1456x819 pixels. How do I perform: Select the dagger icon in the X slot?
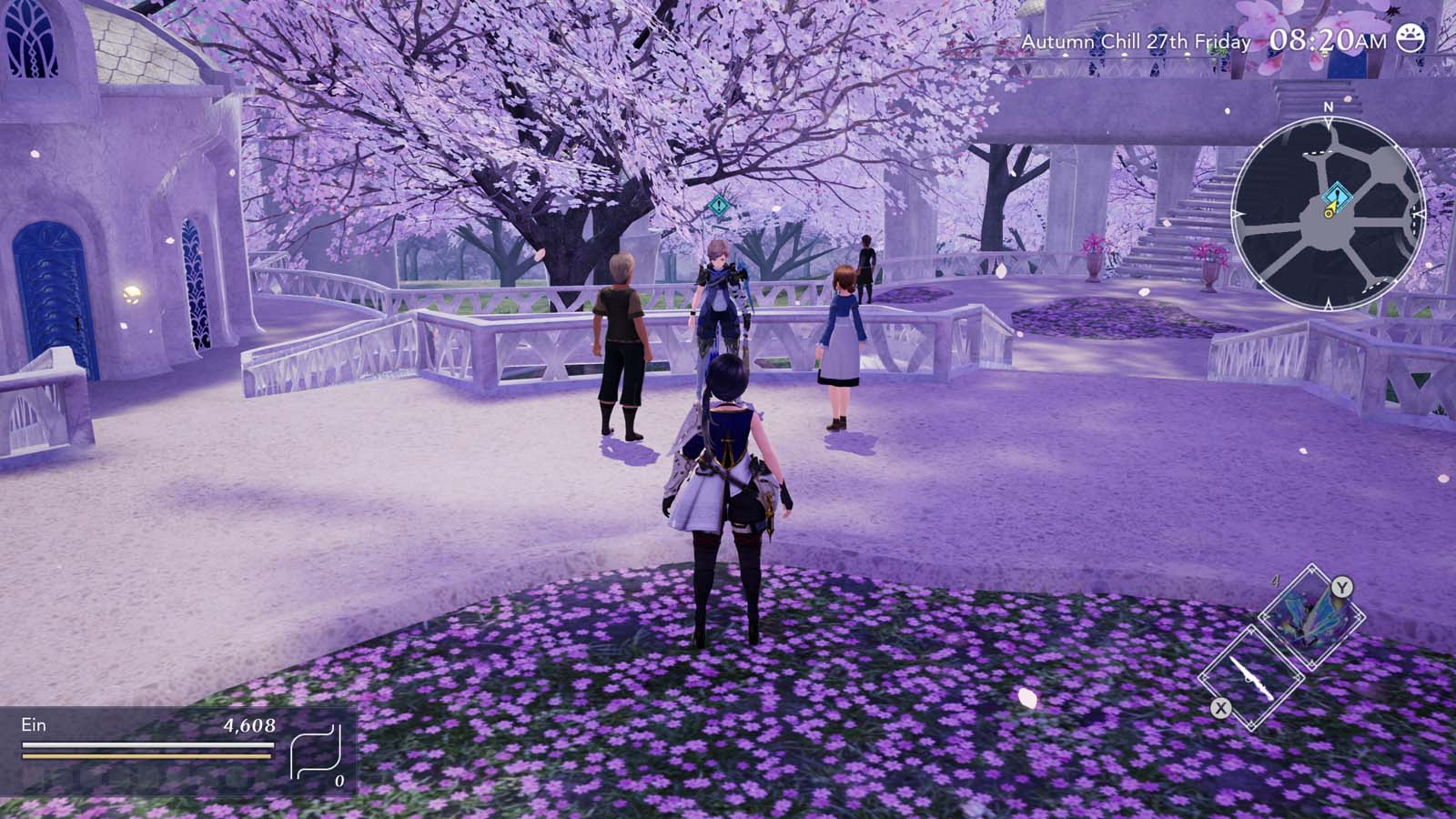click(x=1250, y=677)
